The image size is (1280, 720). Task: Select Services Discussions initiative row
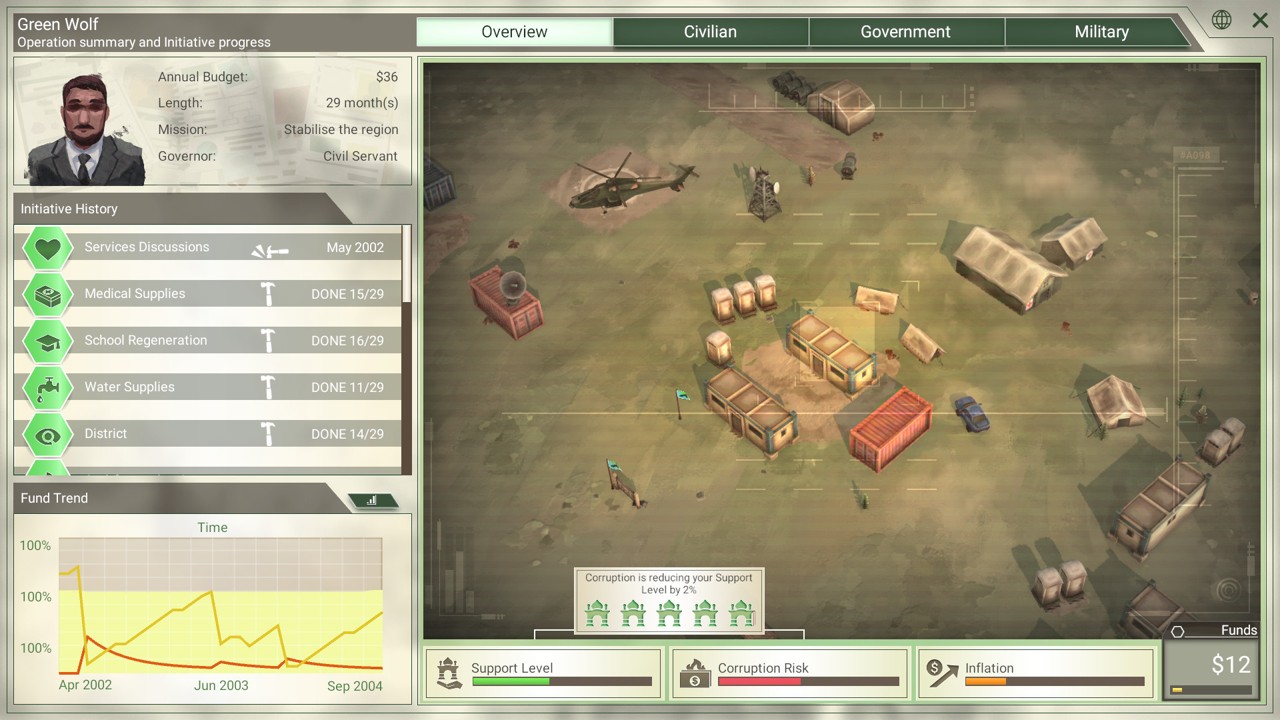click(x=210, y=248)
